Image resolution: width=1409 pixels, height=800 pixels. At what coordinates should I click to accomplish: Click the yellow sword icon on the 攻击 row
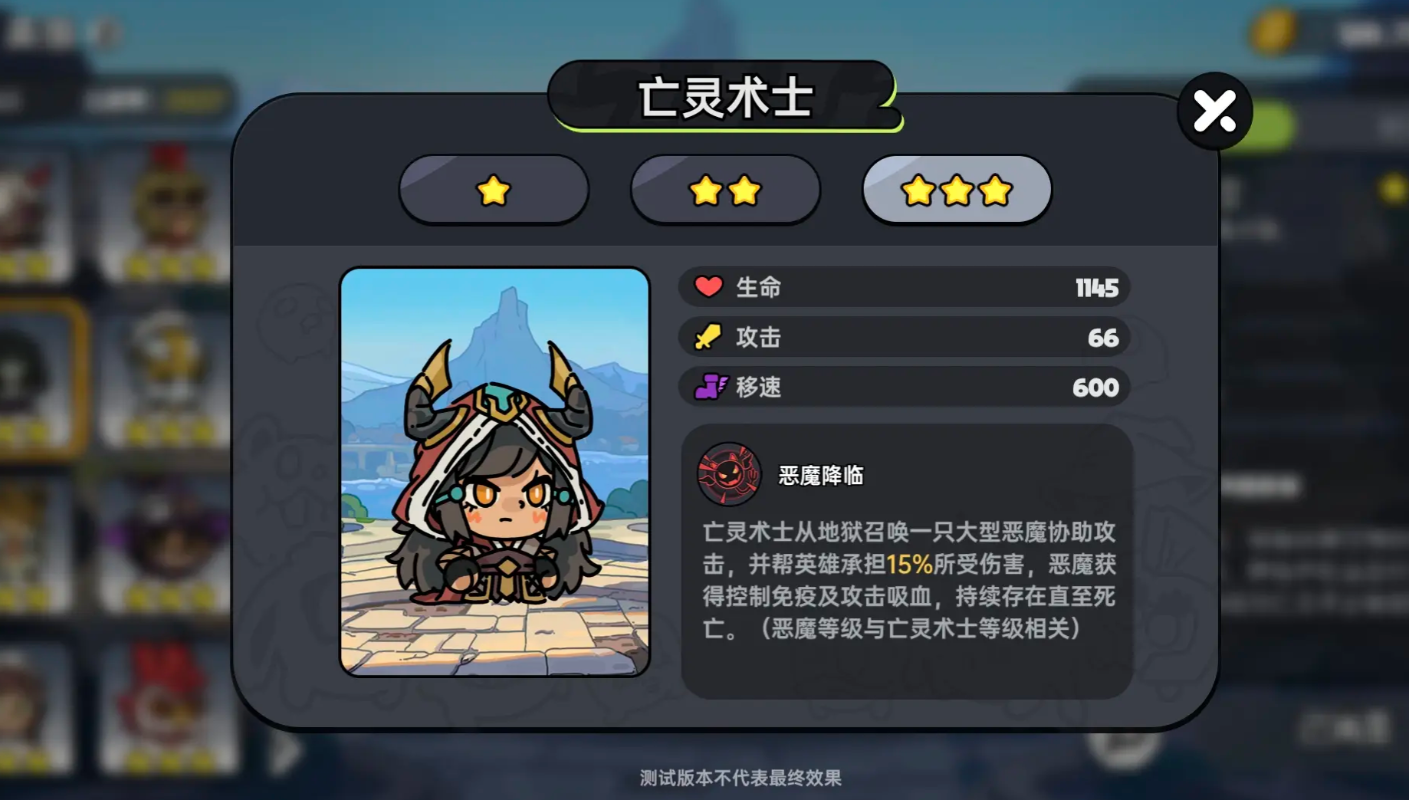tap(707, 337)
